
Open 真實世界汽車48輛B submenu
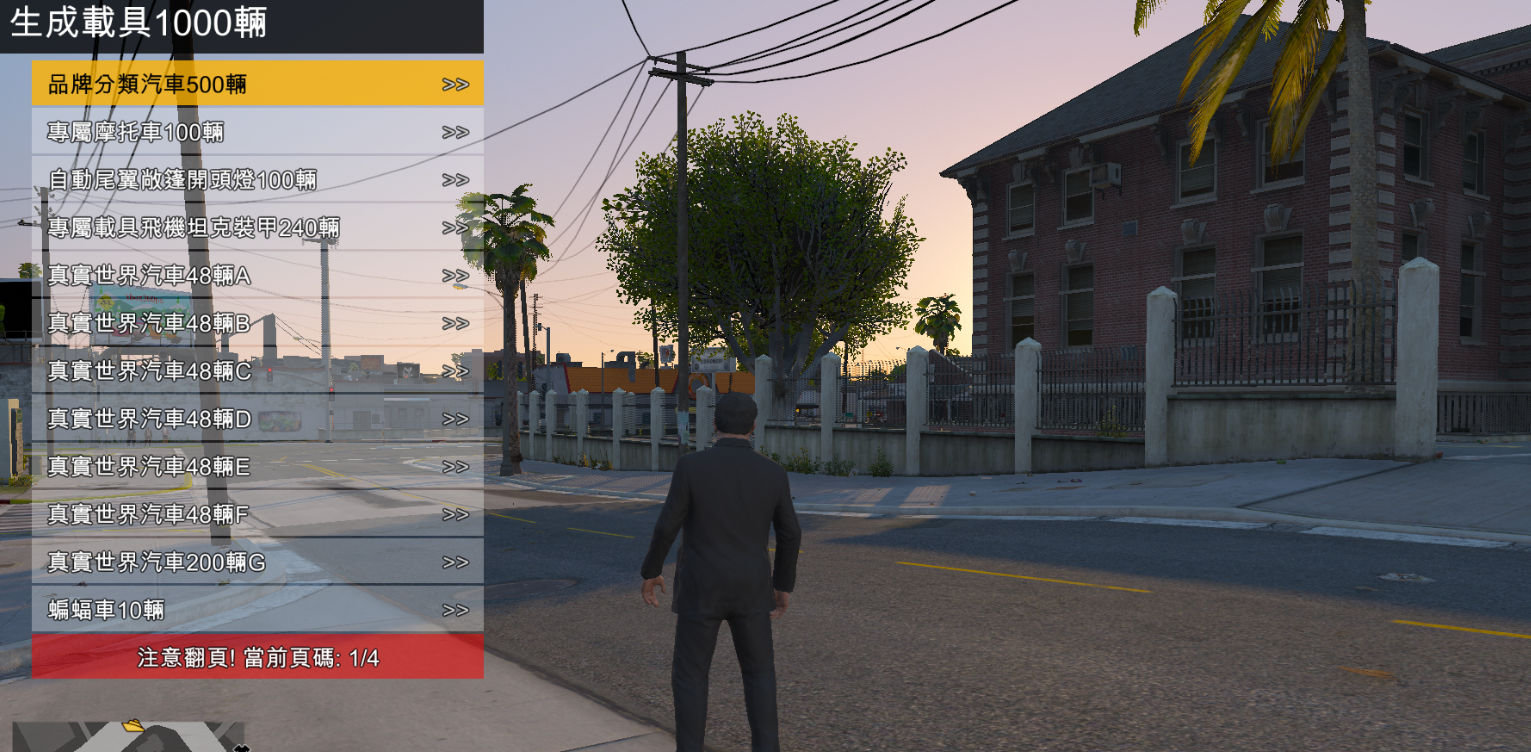point(257,323)
